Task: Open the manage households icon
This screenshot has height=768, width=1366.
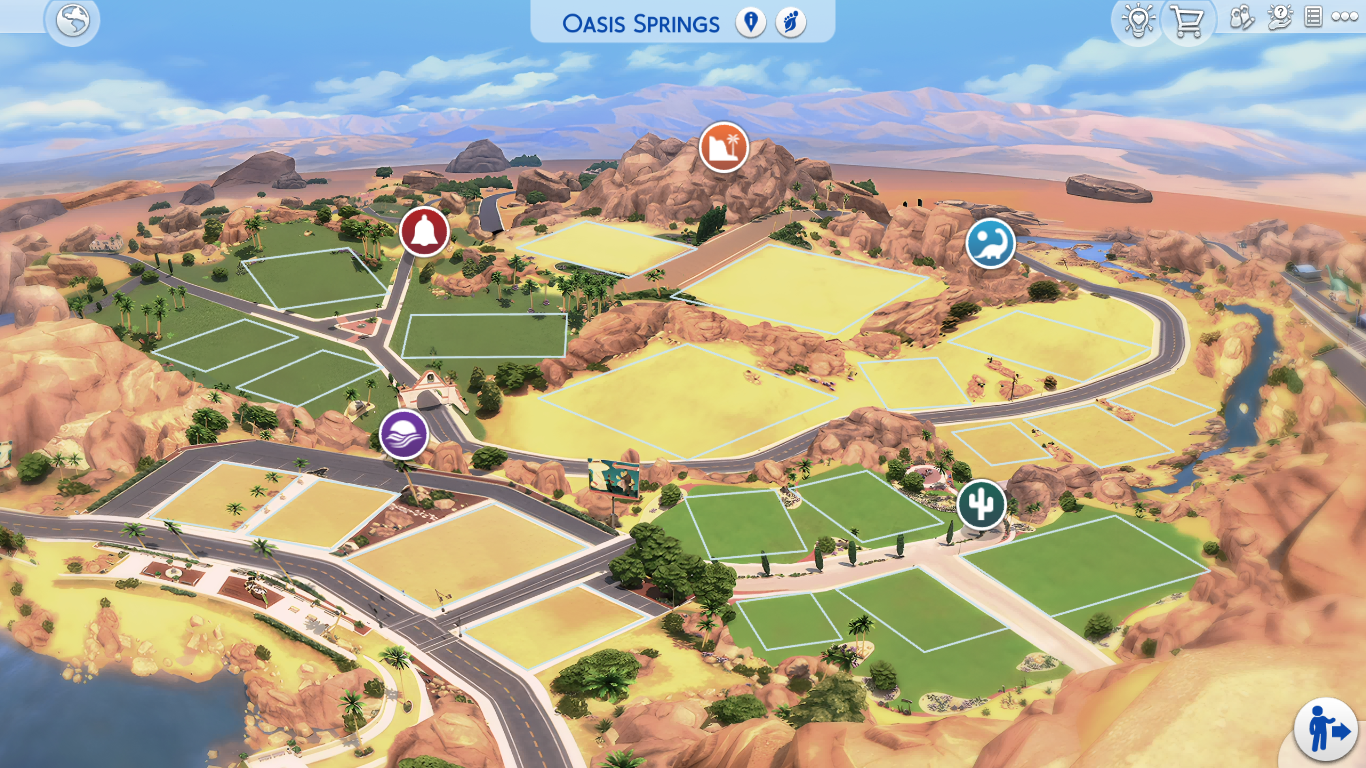Action: click(1241, 17)
